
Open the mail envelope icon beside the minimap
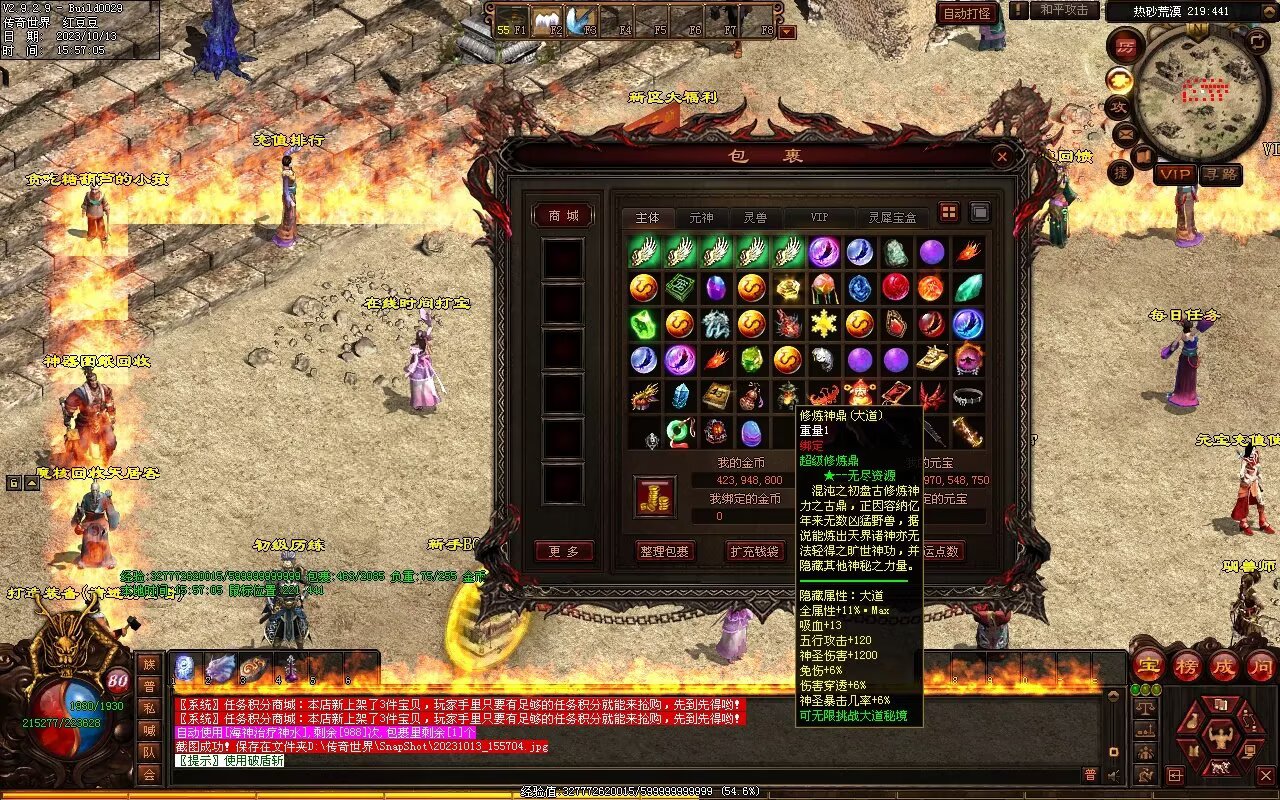(x=1124, y=133)
